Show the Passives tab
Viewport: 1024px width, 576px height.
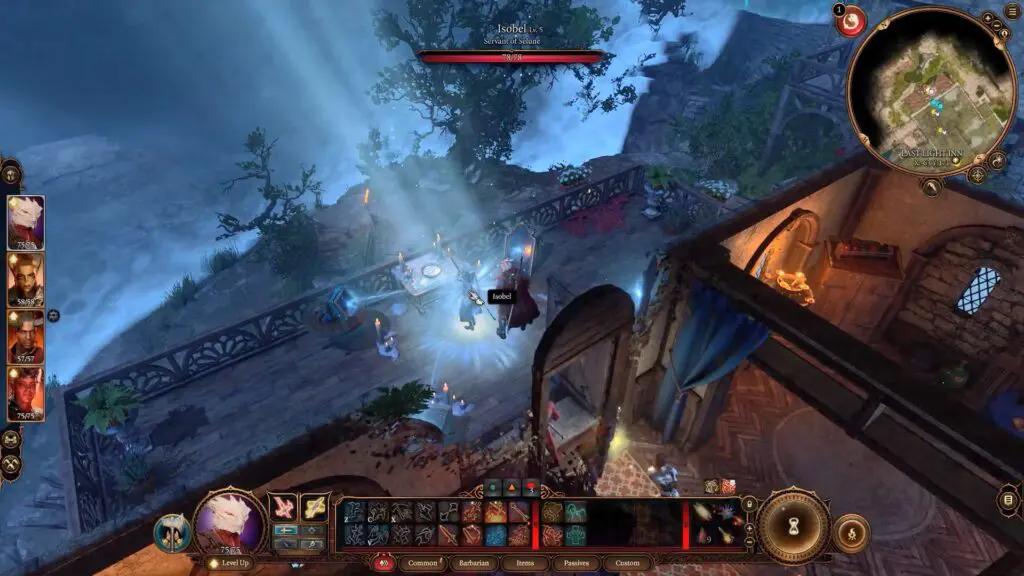pyautogui.click(x=576, y=563)
